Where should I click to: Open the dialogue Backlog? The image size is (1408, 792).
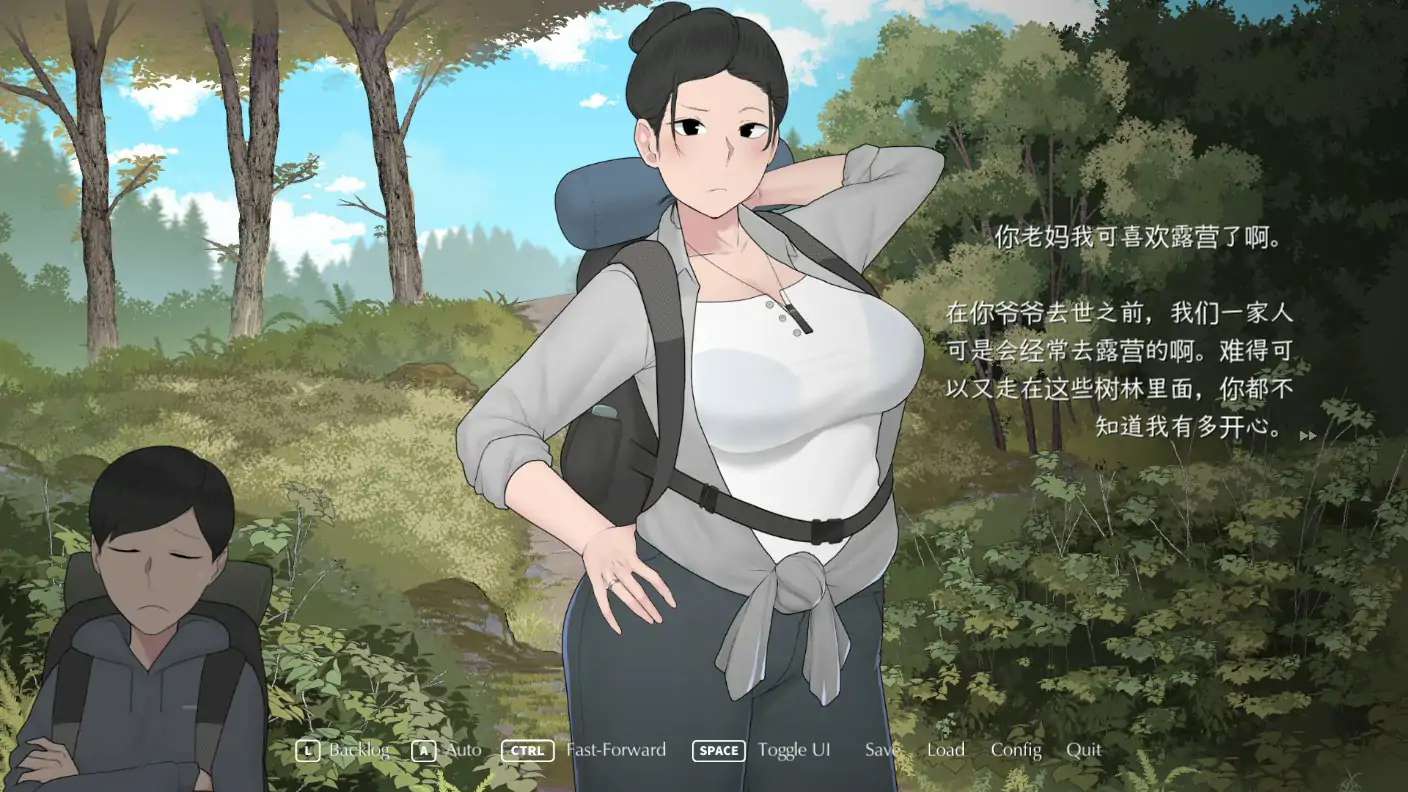pyautogui.click(x=359, y=750)
